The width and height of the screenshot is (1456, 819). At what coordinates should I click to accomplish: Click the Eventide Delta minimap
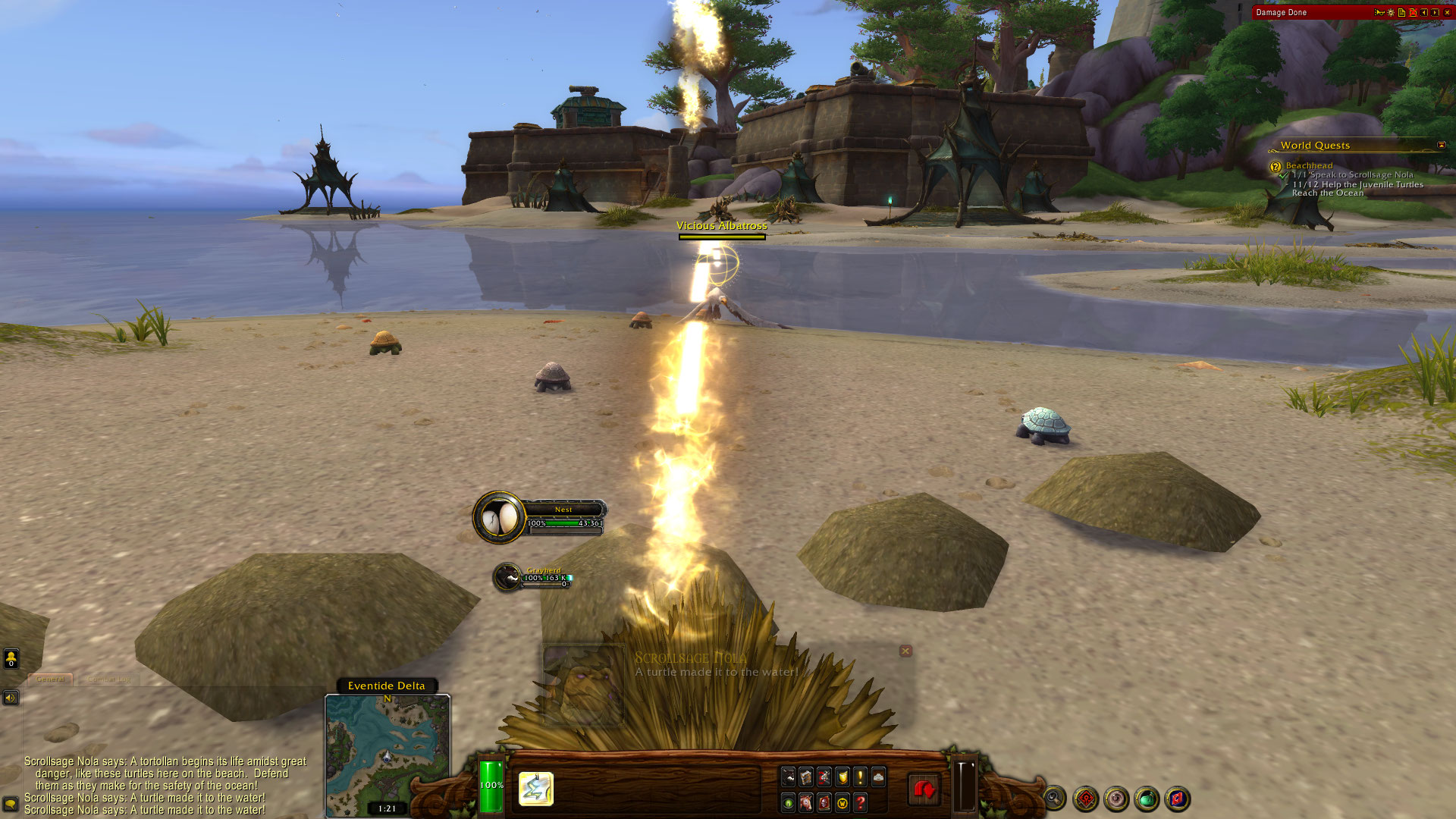(x=388, y=751)
